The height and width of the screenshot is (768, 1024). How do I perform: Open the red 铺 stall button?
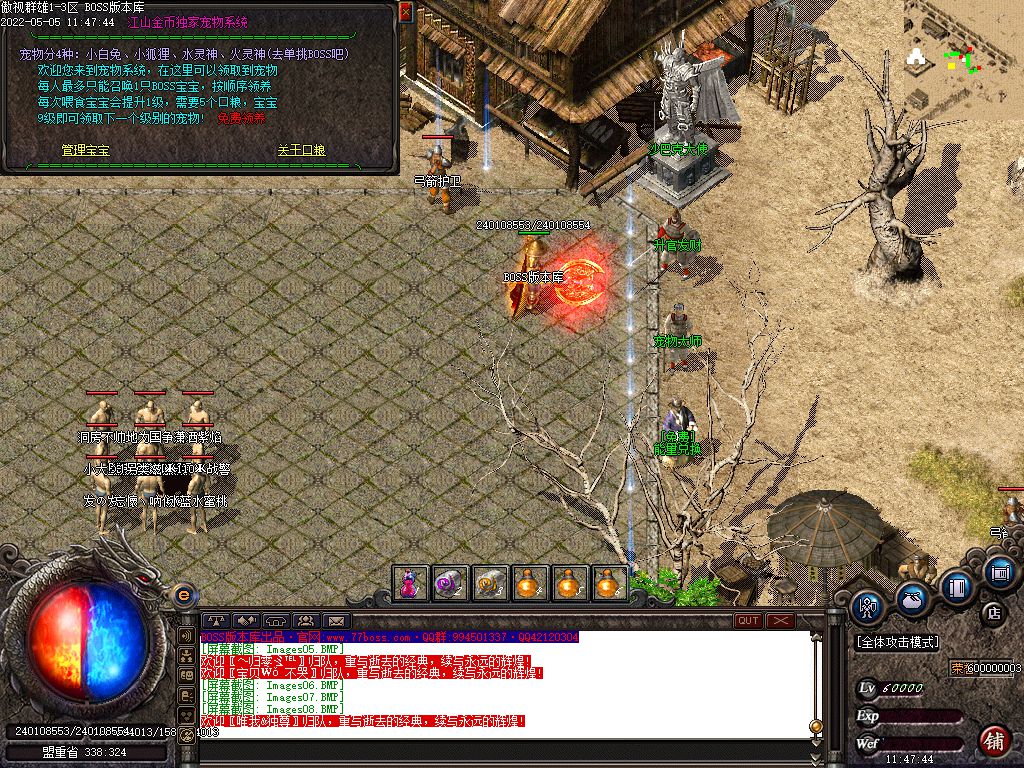(x=994, y=741)
